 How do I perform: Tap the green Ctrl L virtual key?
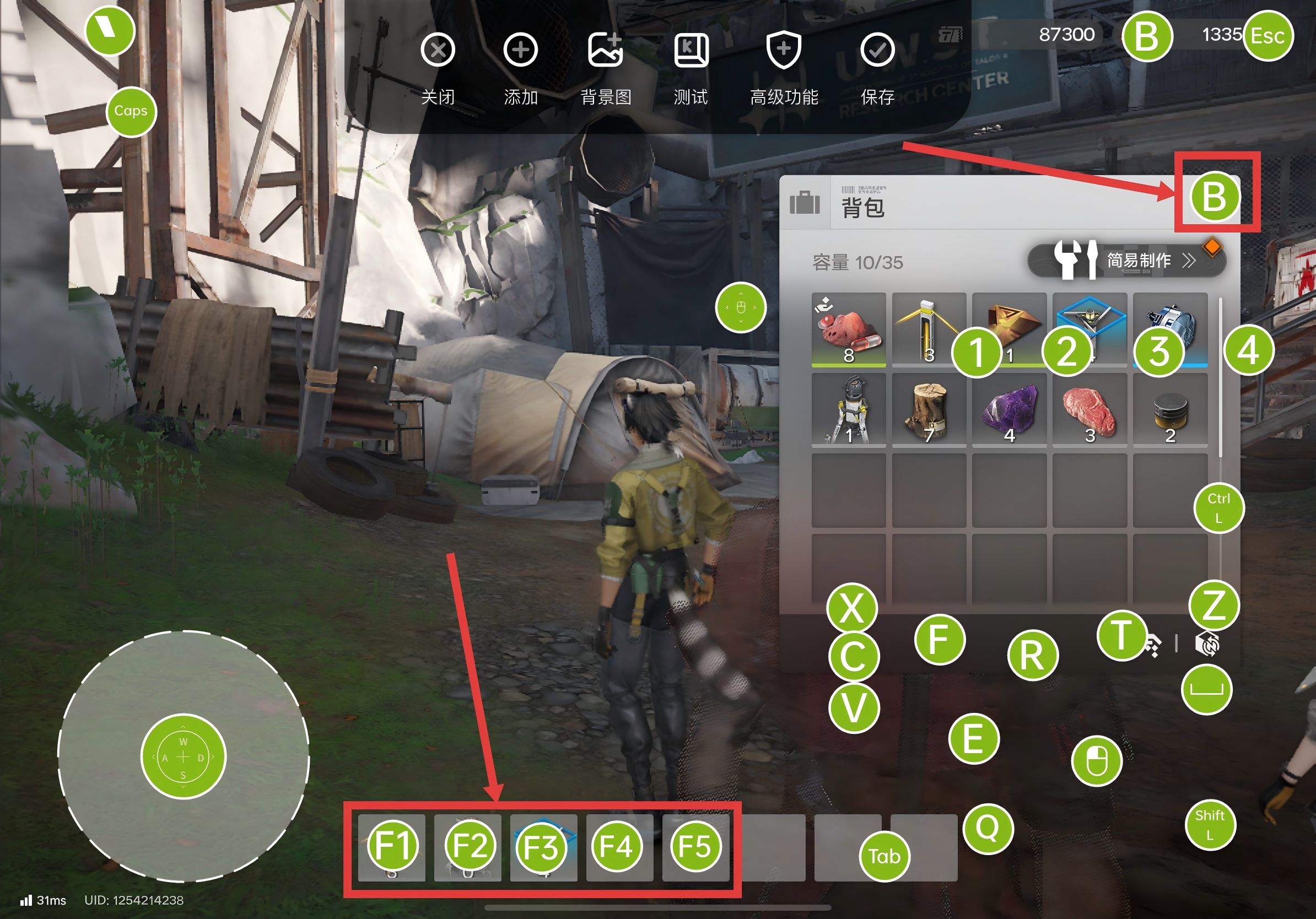(x=1218, y=507)
